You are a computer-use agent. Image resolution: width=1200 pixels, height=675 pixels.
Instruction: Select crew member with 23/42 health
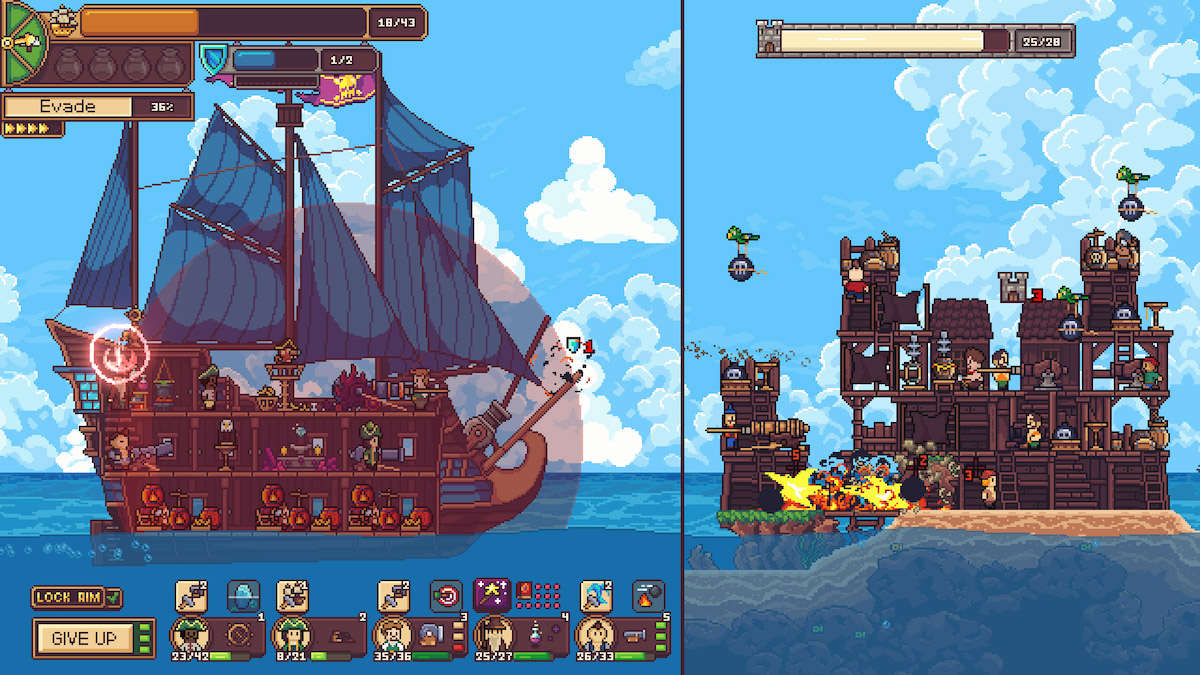click(188, 634)
